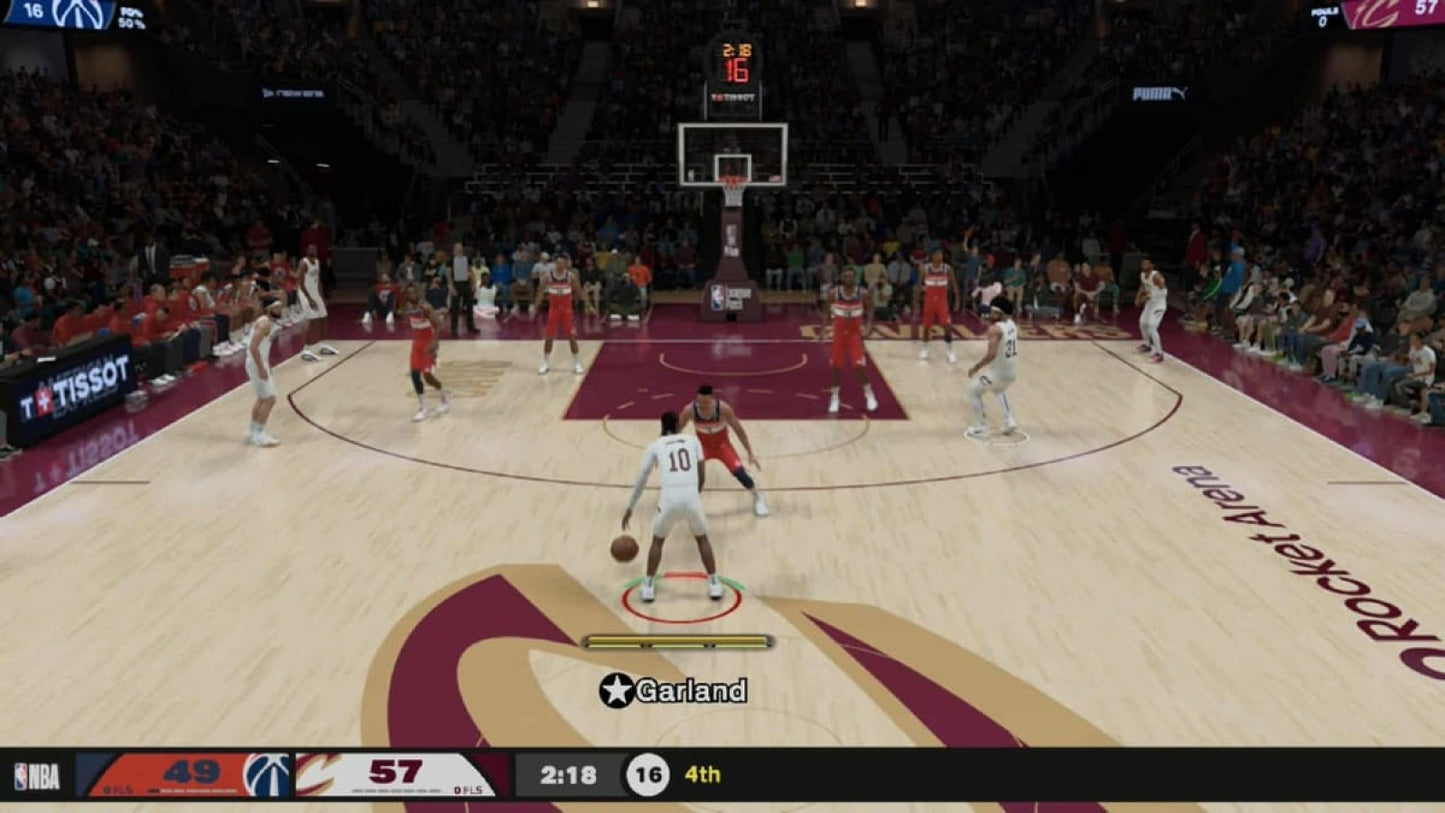The image size is (1445, 813).
Task: Click the yellow shot meter under Garland
Action: (x=678, y=639)
